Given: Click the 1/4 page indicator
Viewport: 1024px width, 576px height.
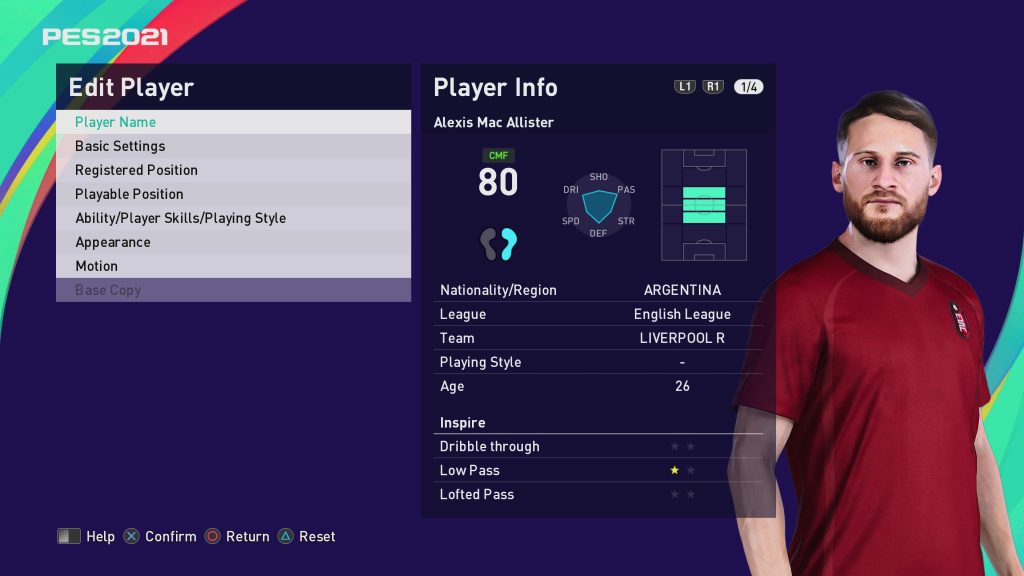Looking at the screenshot, I should (748, 87).
